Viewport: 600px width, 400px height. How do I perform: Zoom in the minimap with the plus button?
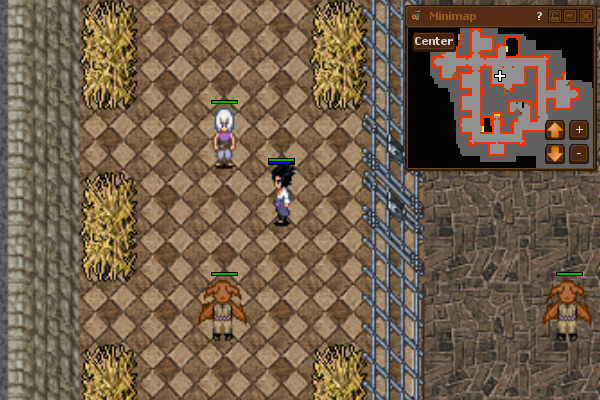coord(579,129)
